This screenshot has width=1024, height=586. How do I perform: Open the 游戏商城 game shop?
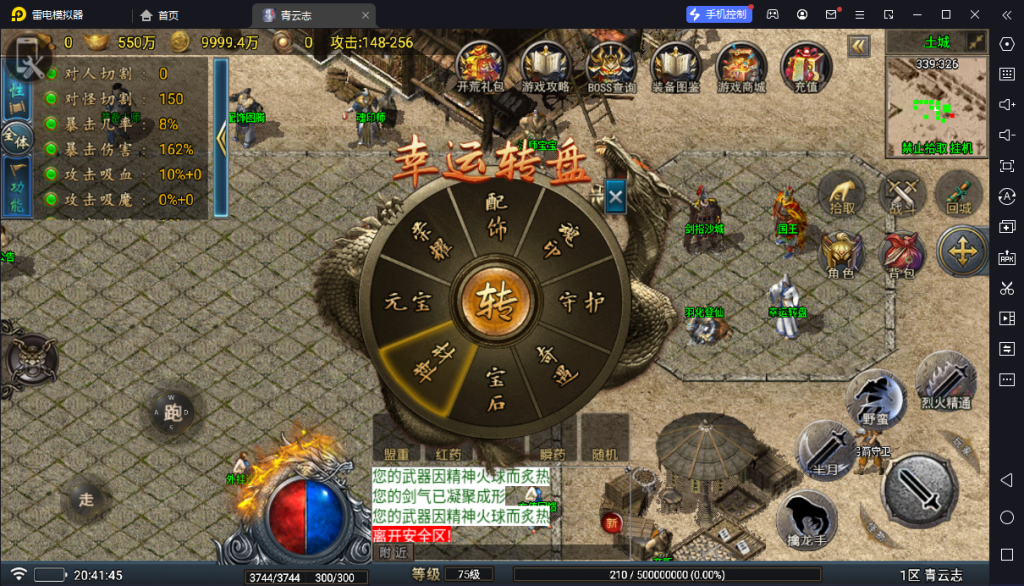click(x=741, y=68)
